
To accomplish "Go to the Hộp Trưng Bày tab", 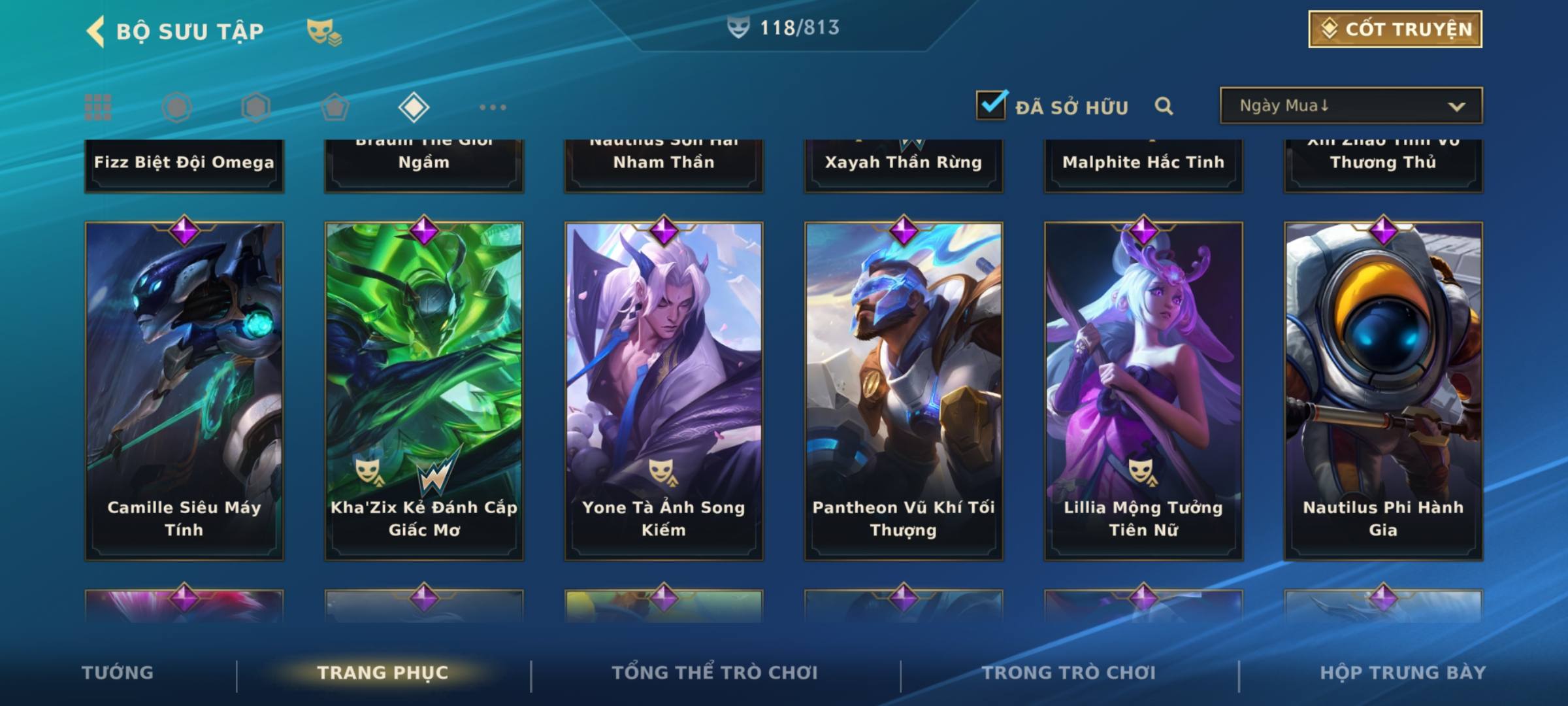I will pos(1403,673).
